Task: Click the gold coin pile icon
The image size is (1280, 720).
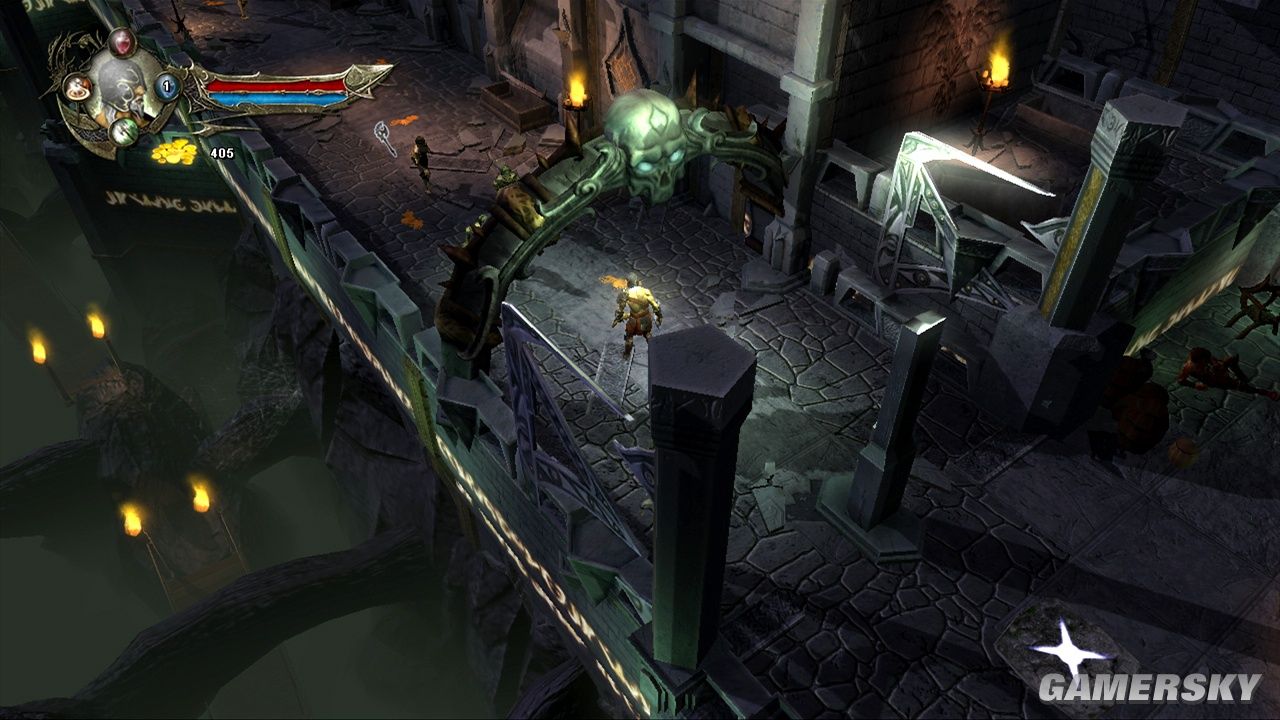Action: click(x=174, y=152)
